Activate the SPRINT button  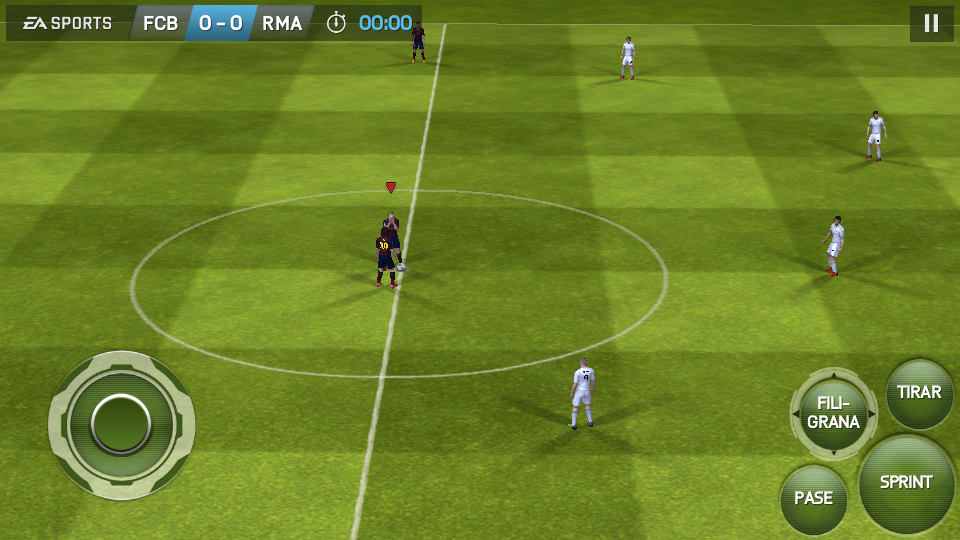point(906,483)
